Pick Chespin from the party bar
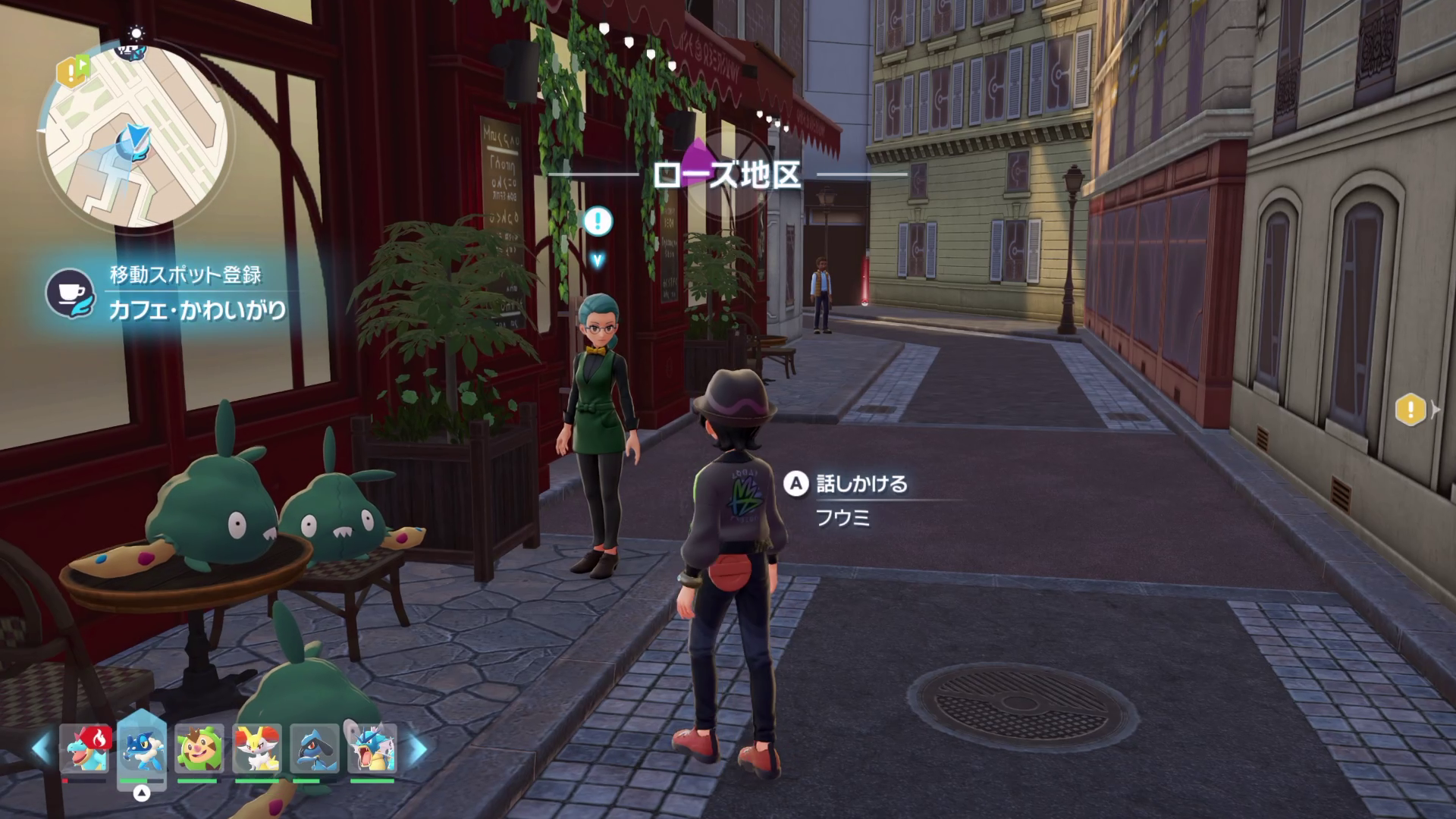The height and width of the screenshot is (819, 1456). tap(199, 748)
